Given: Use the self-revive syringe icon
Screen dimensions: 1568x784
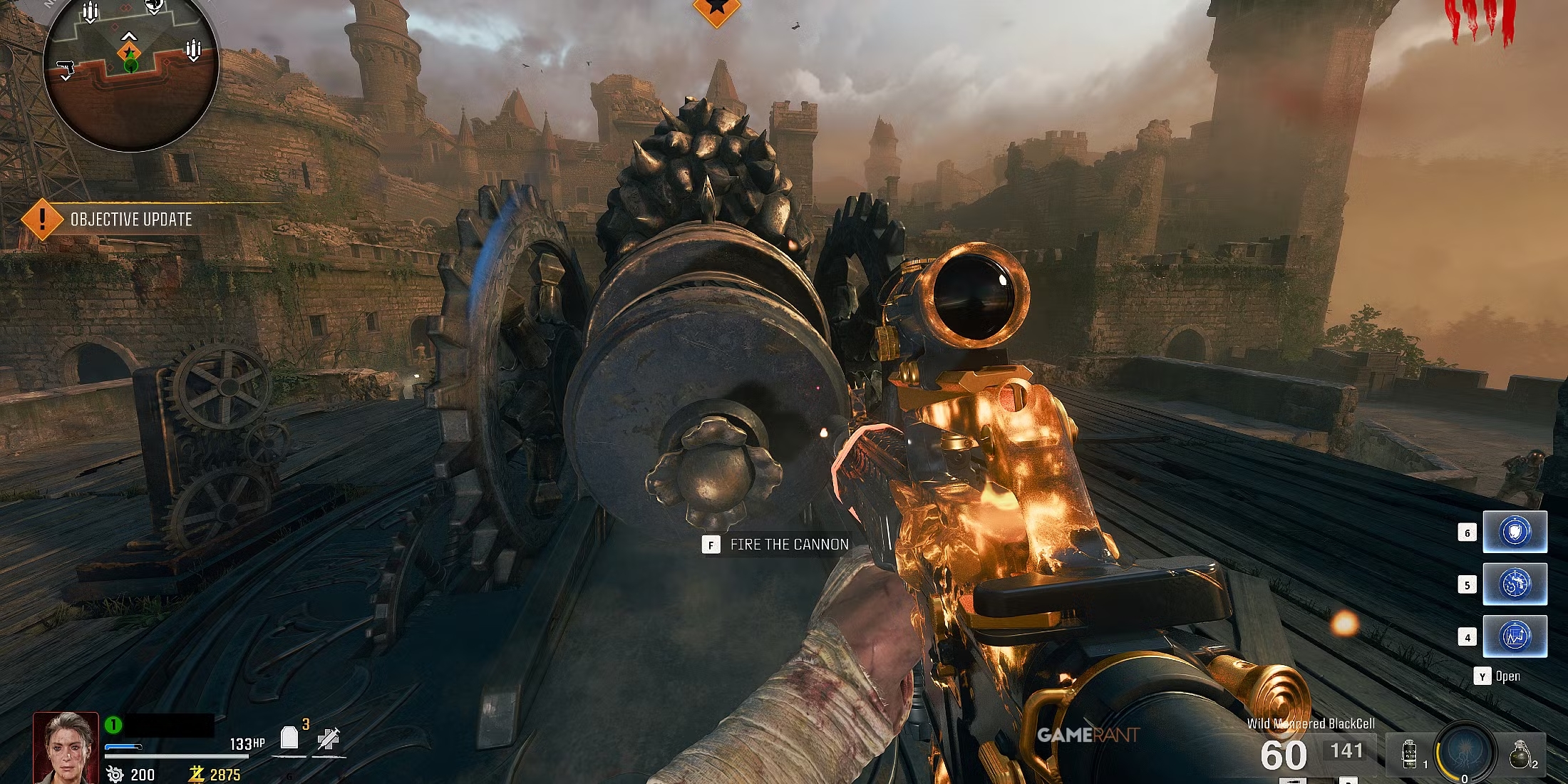Looking at the screenshot, I should (329, 739).
